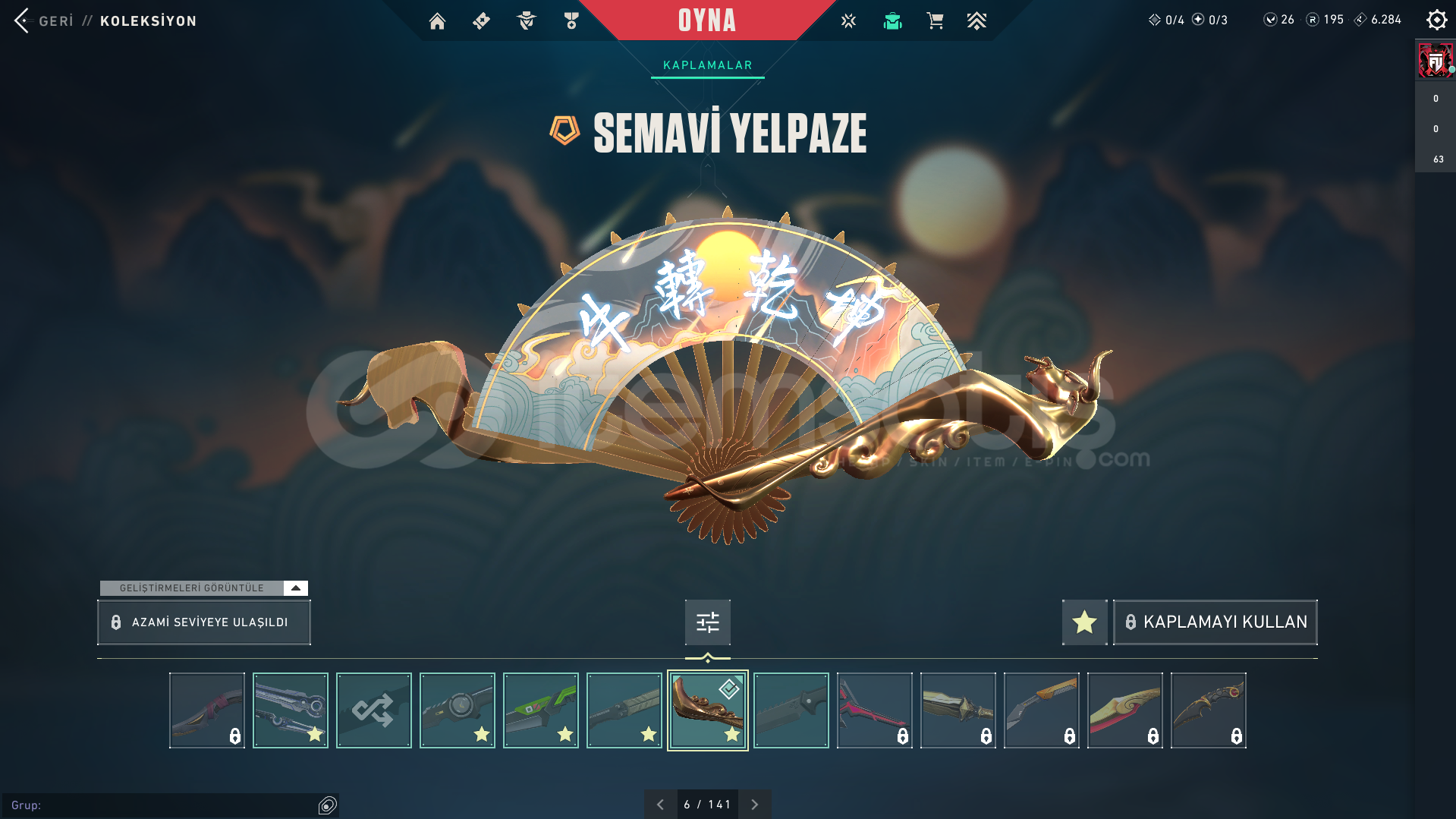This screenshot has width=1456, height=819.
Task: Click the red OYNA button
Action: 706,20
